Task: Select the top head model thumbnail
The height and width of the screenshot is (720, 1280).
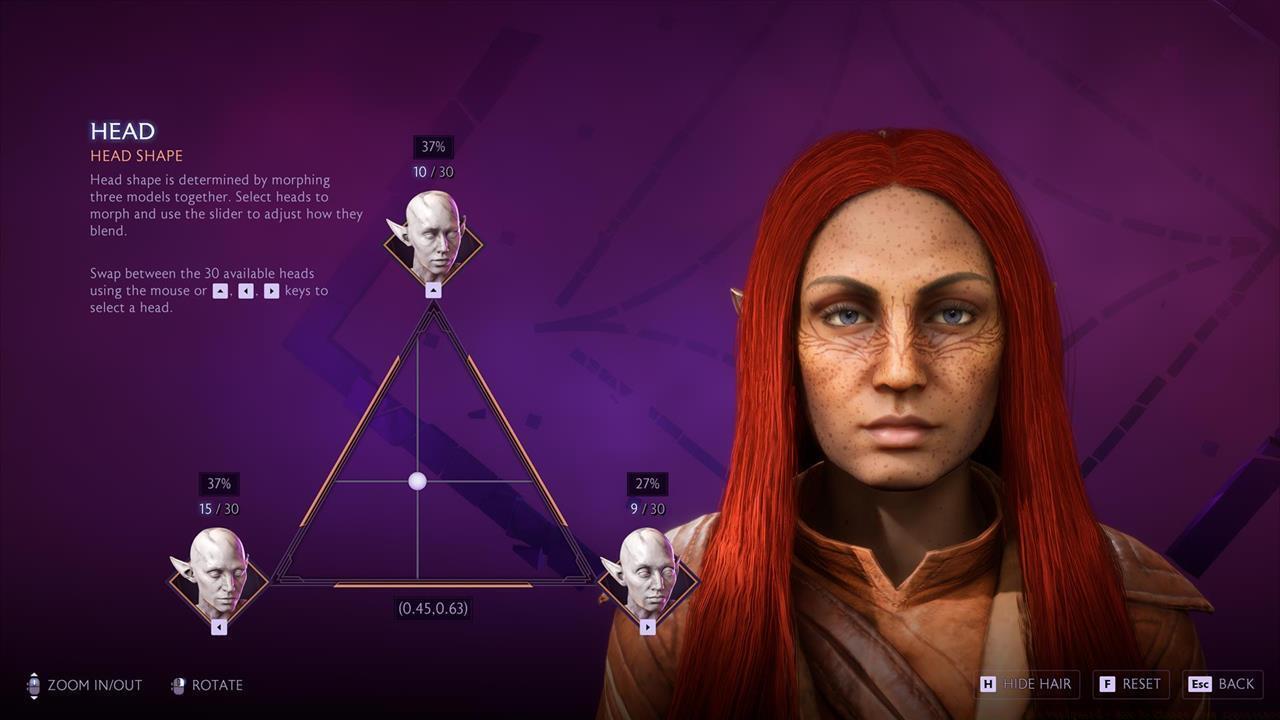Action: pos(432,237)
